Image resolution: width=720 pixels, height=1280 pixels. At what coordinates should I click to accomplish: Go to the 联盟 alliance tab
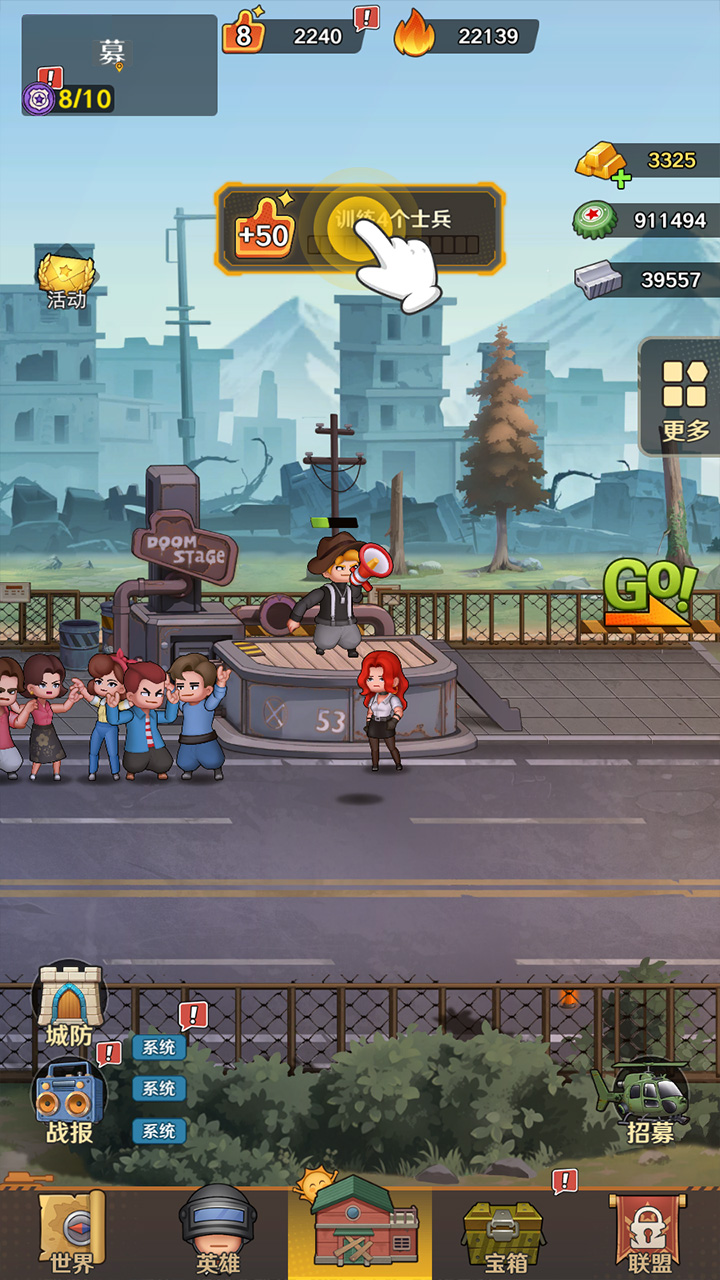(x=649, y=1232)
